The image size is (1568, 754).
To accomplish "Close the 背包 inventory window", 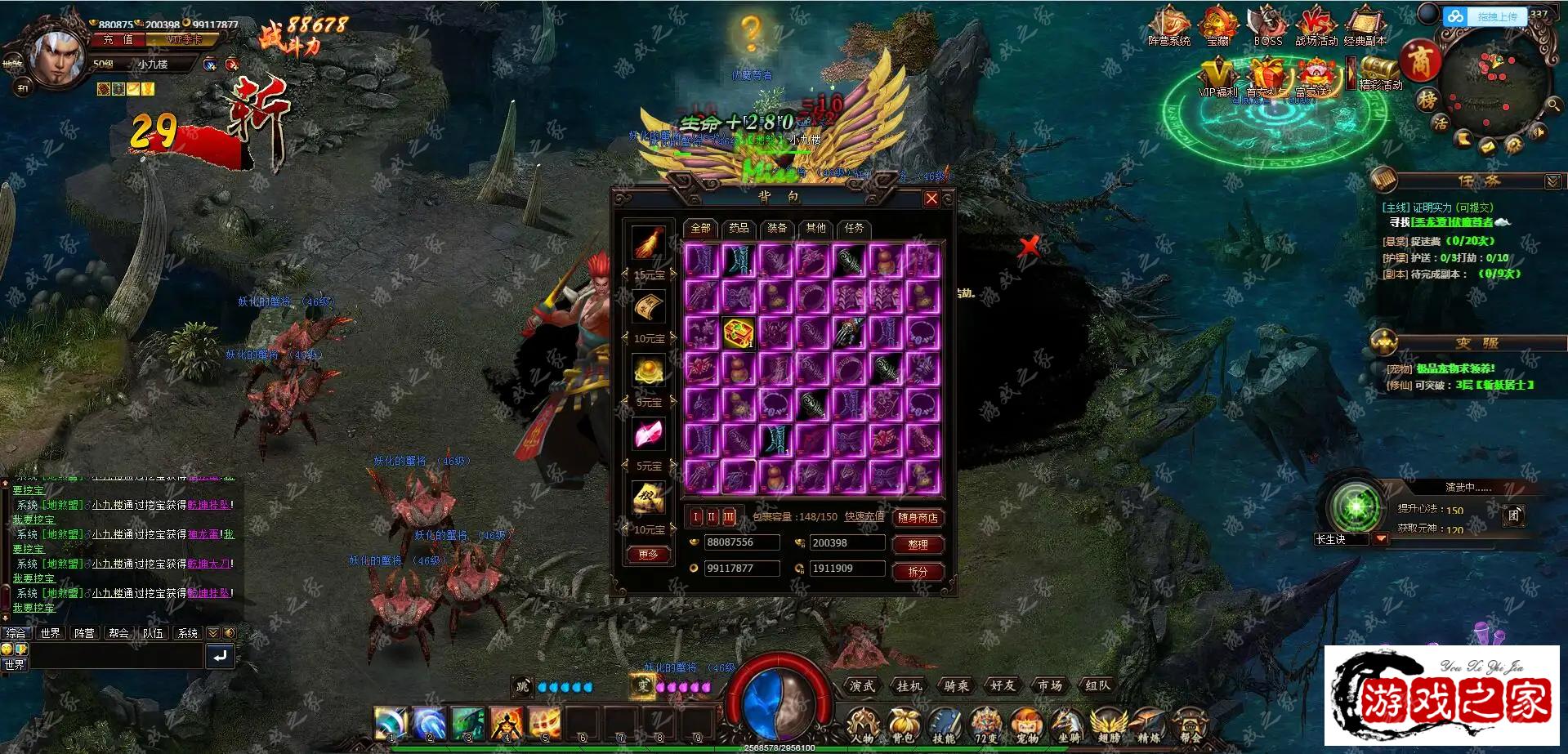I will (x=931, y=199).
